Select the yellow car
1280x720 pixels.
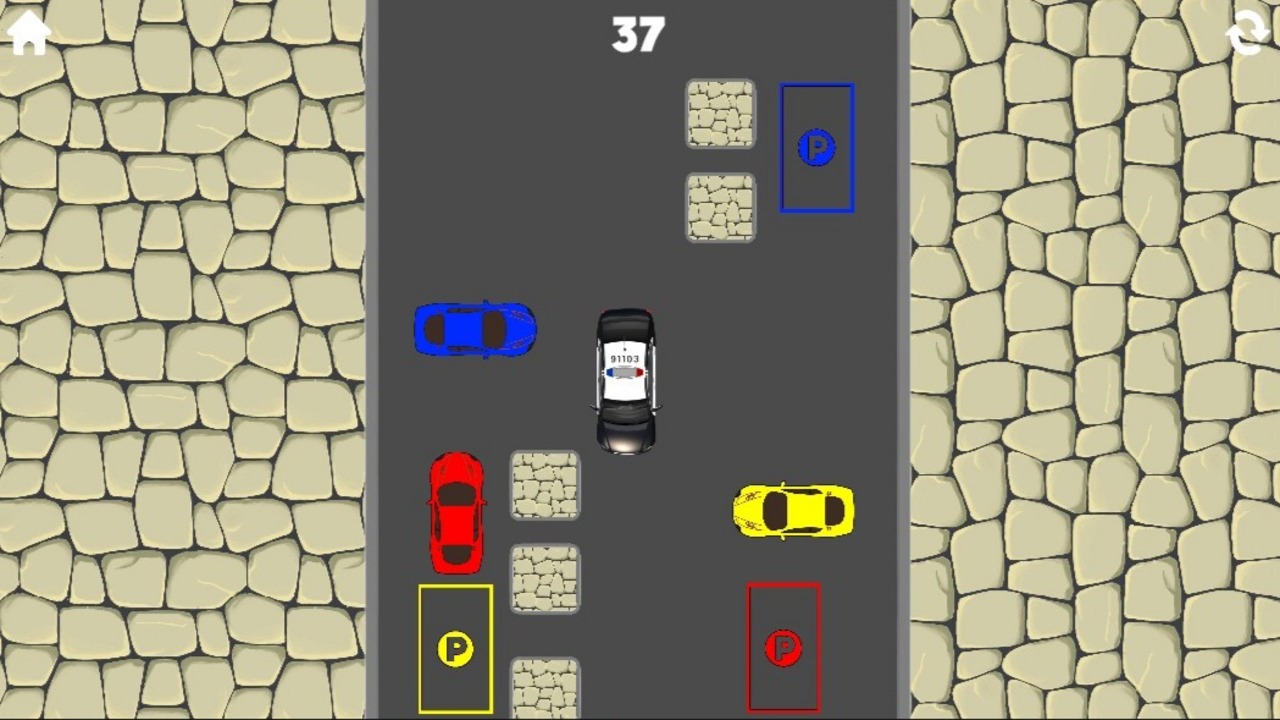(x=793, y=511)
